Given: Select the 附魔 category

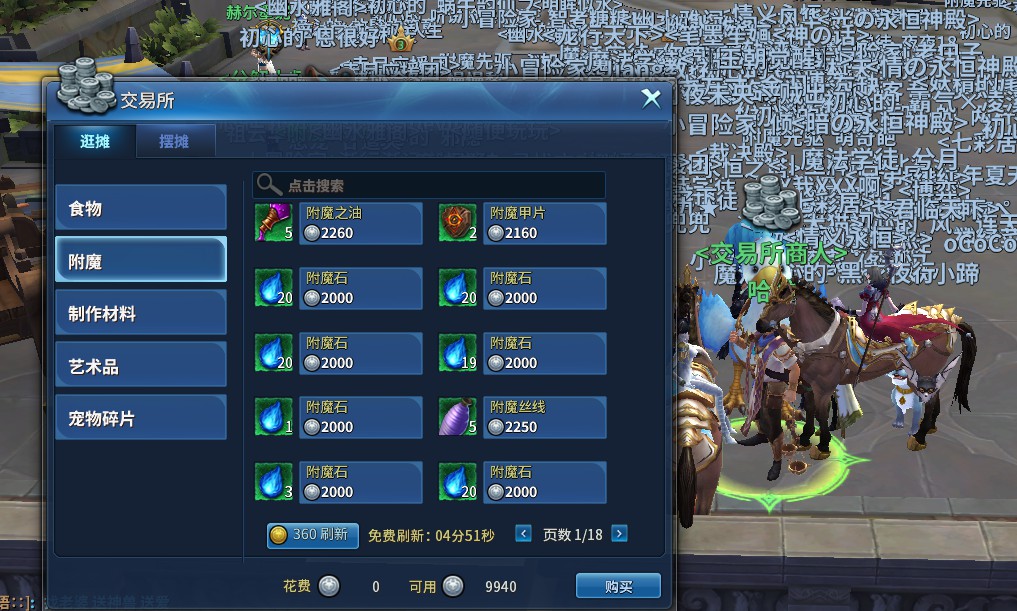Looking at the screenshot, I should click(x=140, y=261).
